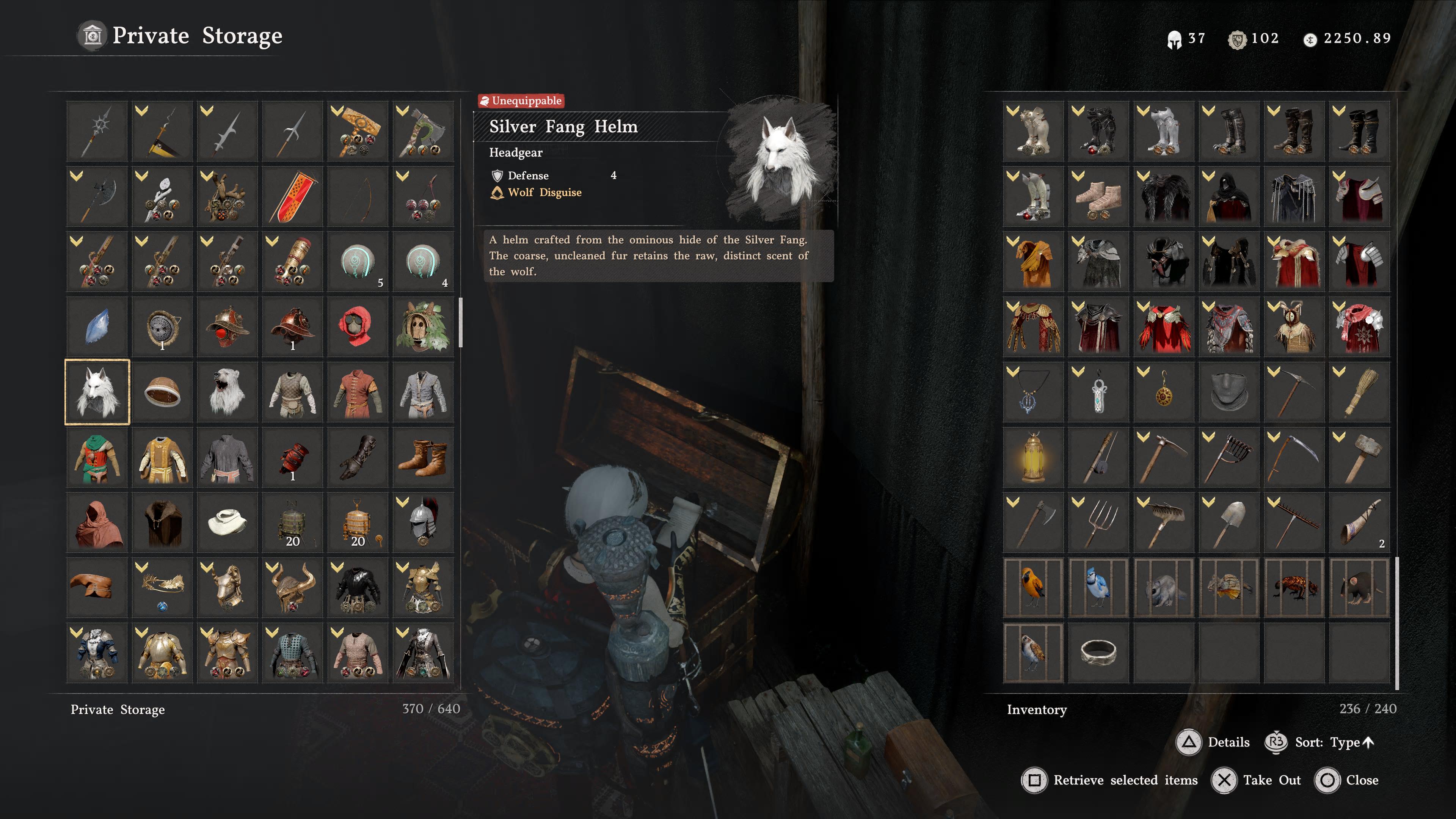Pick the red hooded mask headgear
The image size is (1456, 819).
pyautogui.click(x=358, y=327)
